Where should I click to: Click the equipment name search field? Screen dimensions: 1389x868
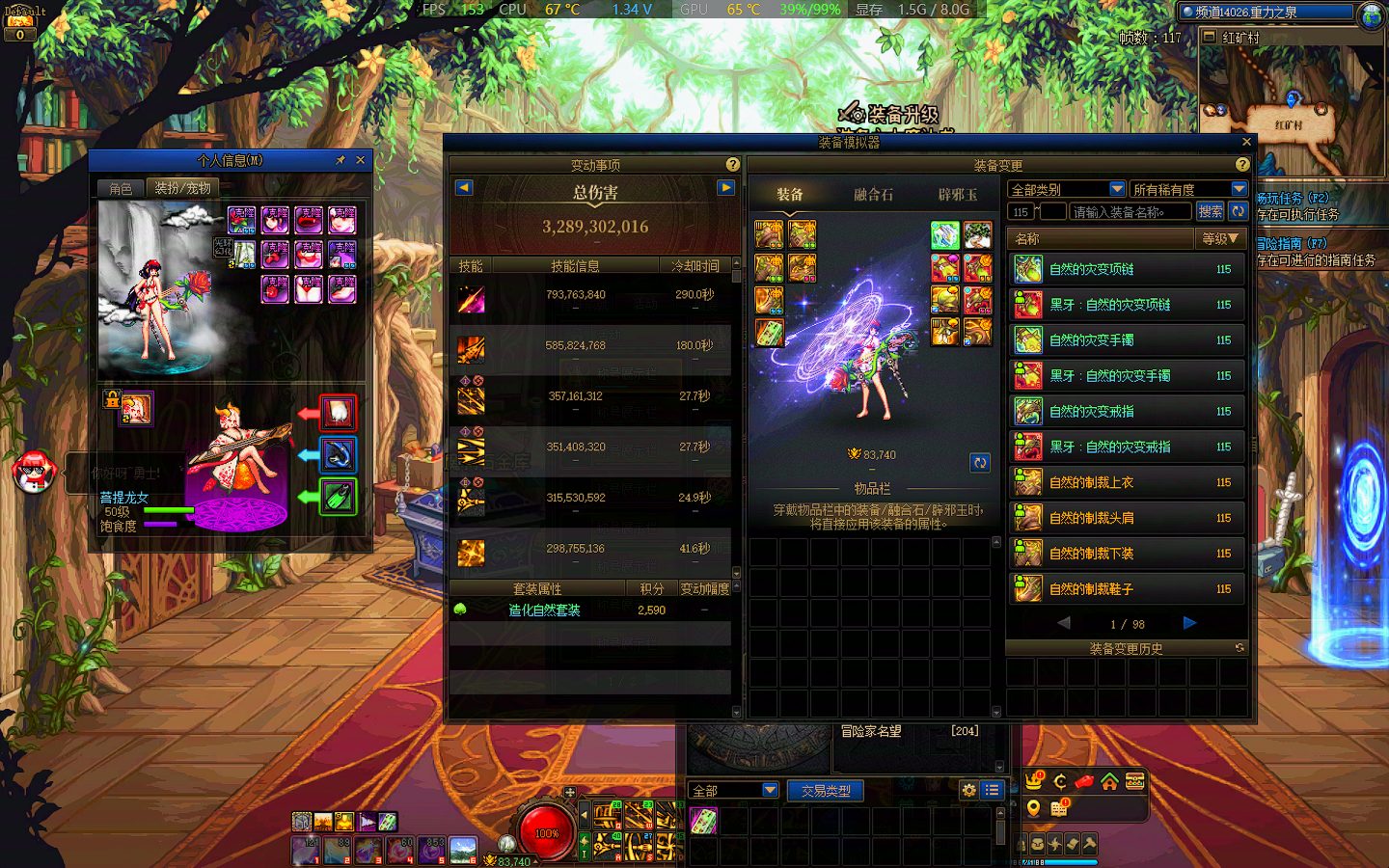pyautogui.click(x=1130, y=212)
